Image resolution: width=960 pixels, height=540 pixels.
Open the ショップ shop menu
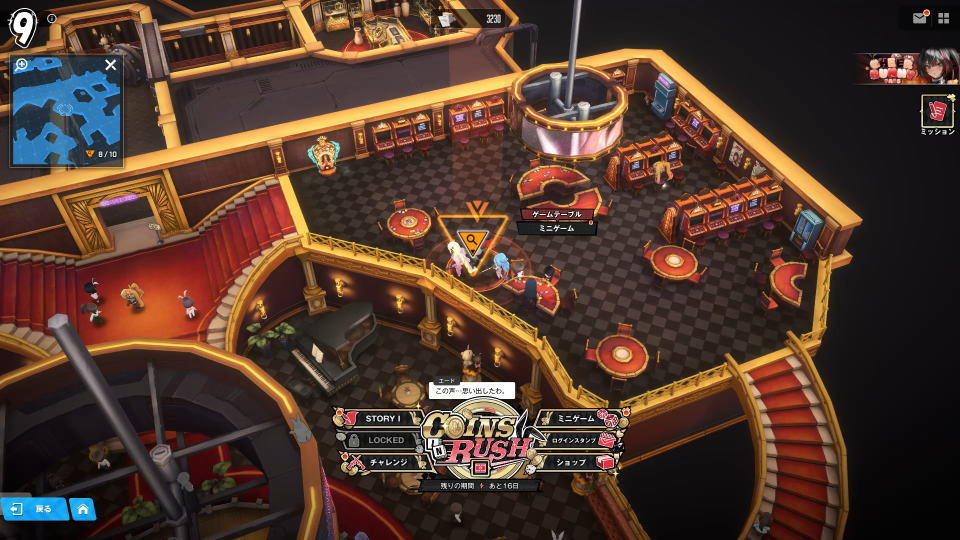coord(575,462)
